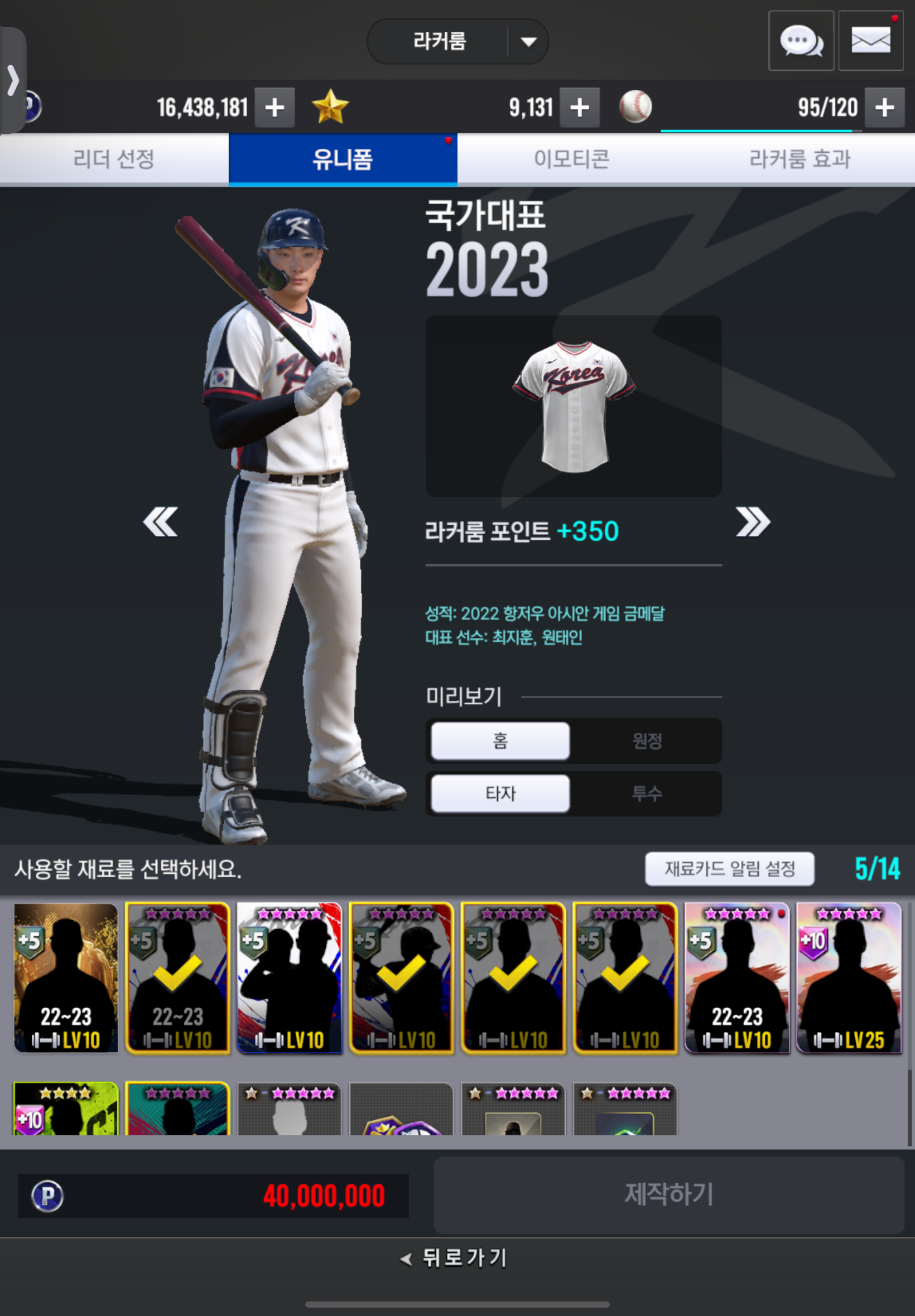Open the mail envelope inbox
Viewport: 915px width, 1316px height.
tap(870, 41)
